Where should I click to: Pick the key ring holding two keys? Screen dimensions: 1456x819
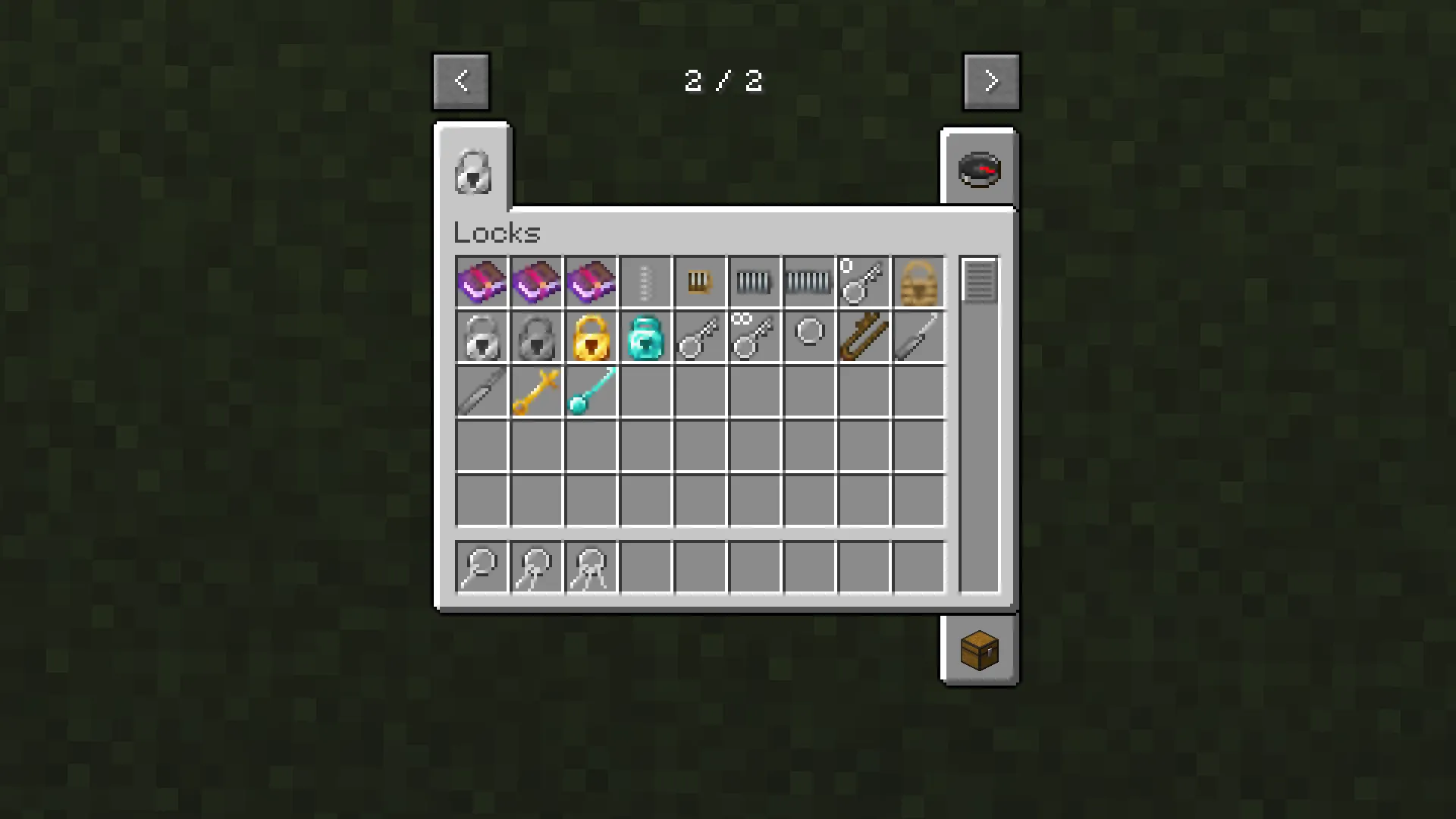536,567
